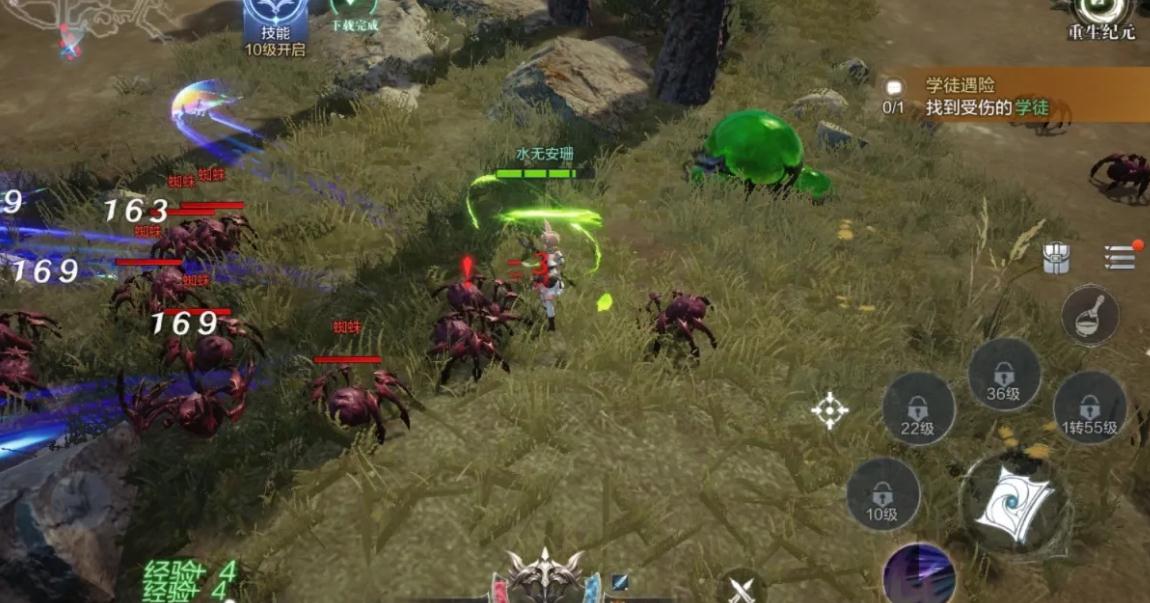Screen dimensions: 1150x603
Task: Toggle the crossed swords auto-battle button
Action: (742, 586)
